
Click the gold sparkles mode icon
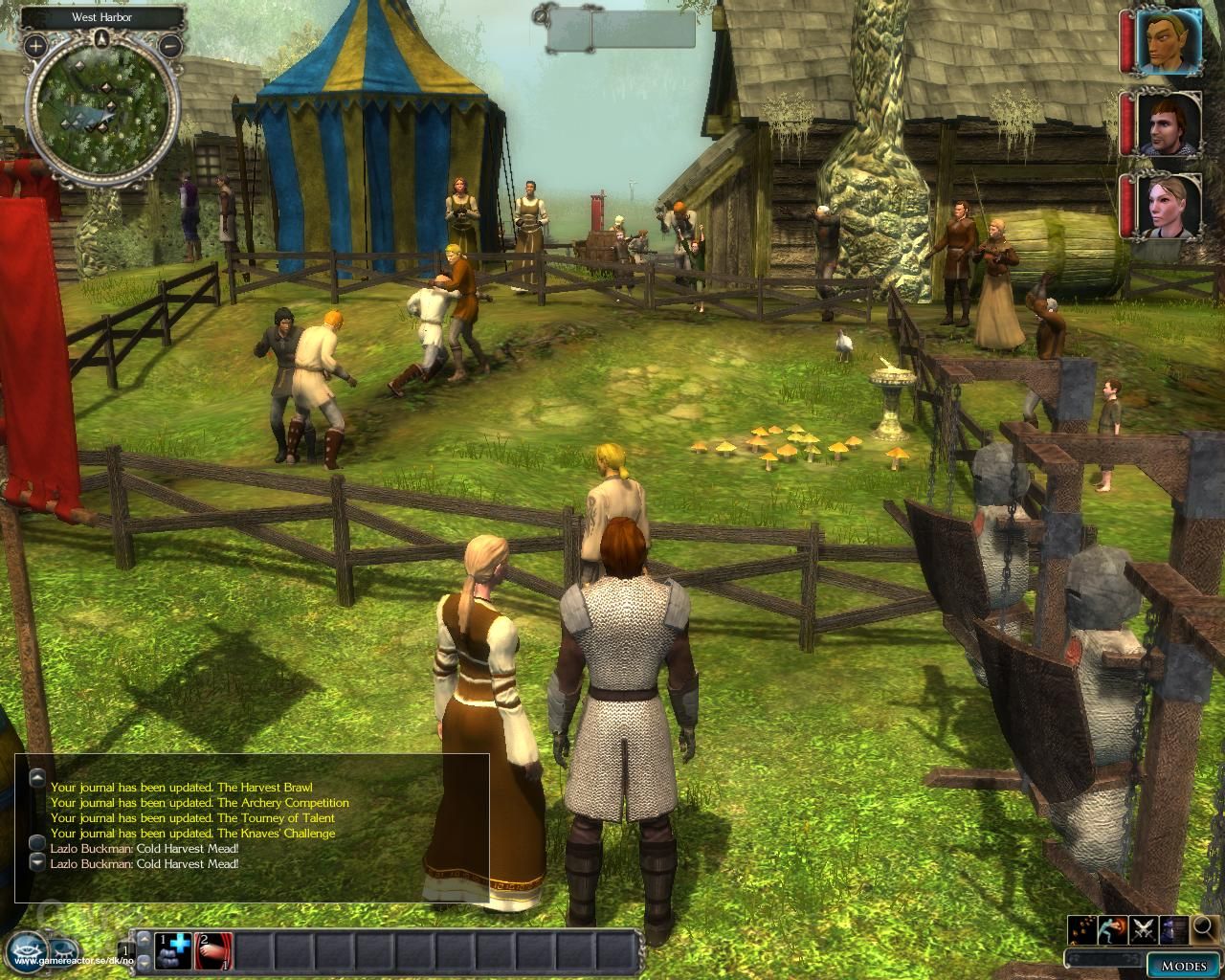click(1082, 929)
